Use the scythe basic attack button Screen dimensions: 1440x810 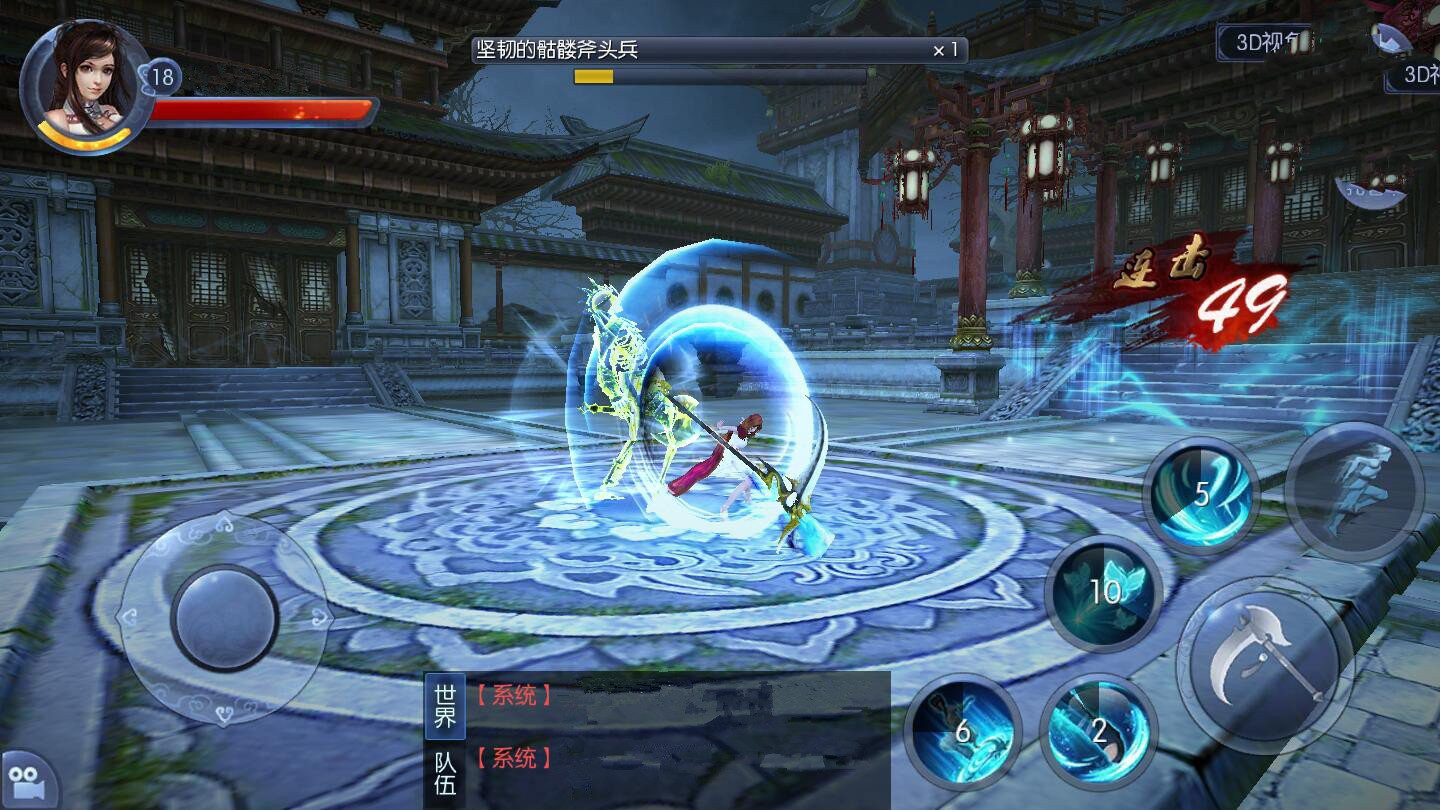coord(1264,664)
